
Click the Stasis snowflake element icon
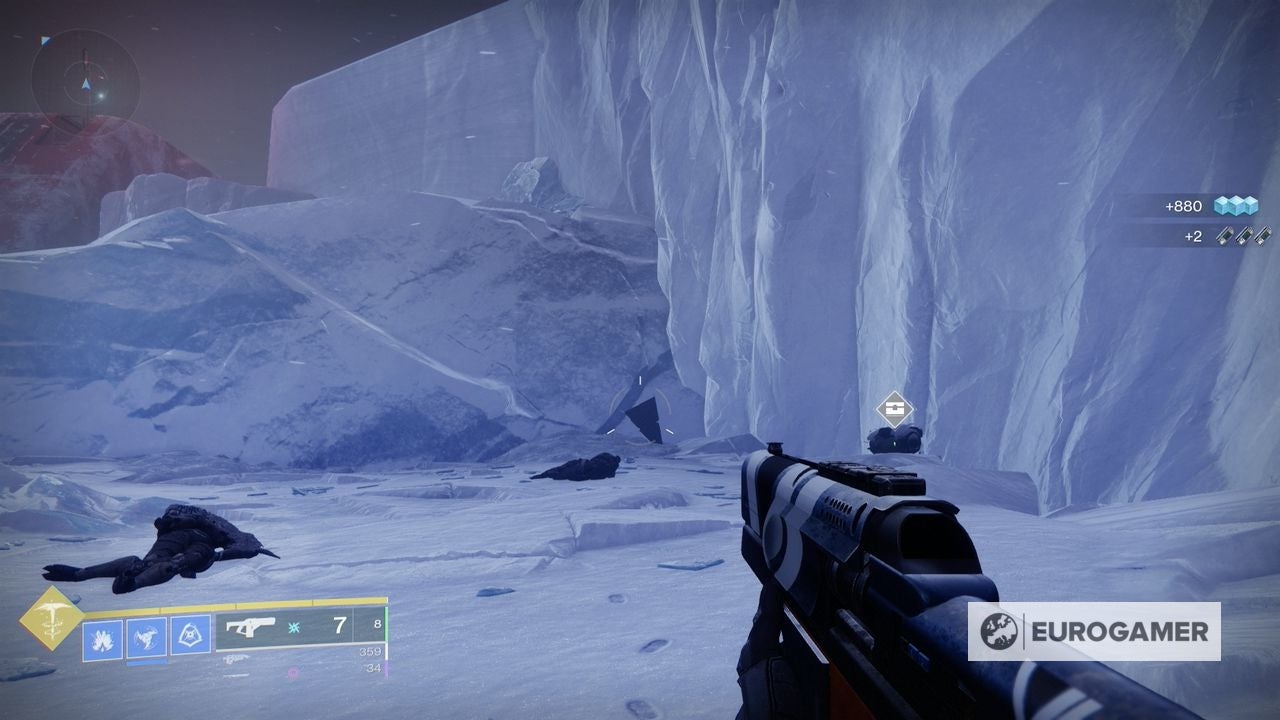tap(292, 628)
